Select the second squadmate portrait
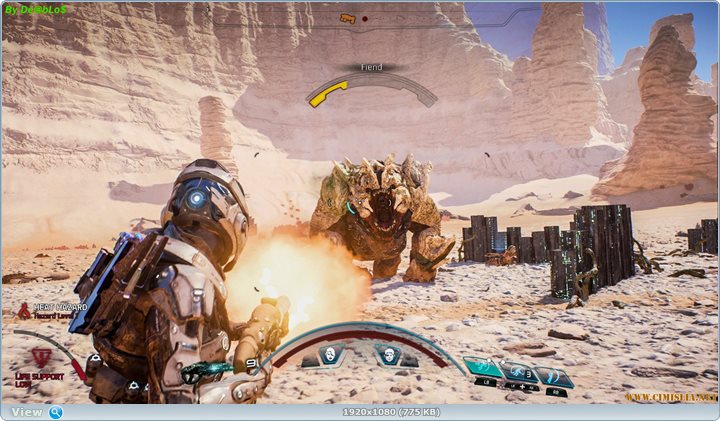This screenshot has width=720, height=421. coord(388,355)
